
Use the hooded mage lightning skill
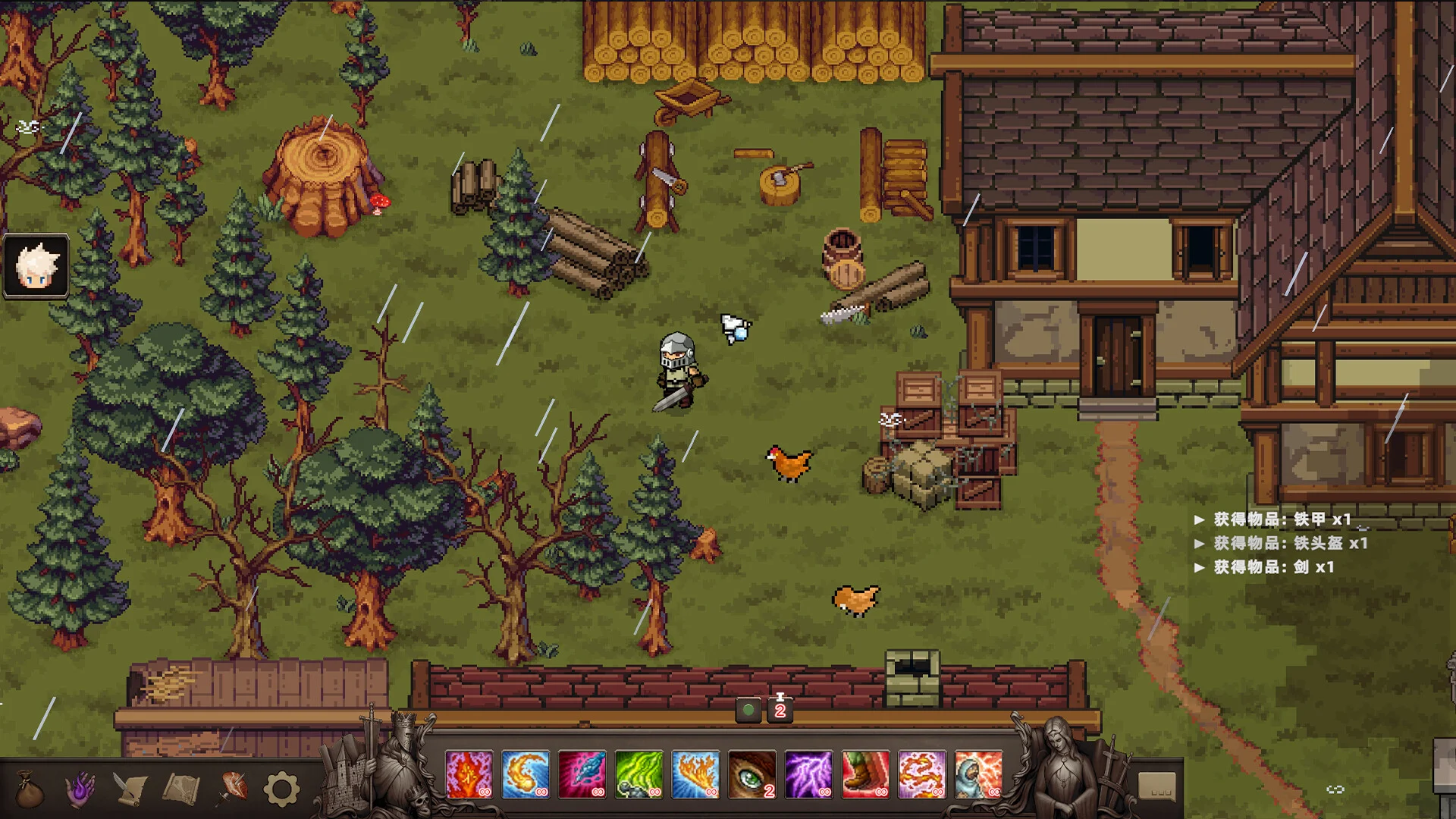[978, 774]
